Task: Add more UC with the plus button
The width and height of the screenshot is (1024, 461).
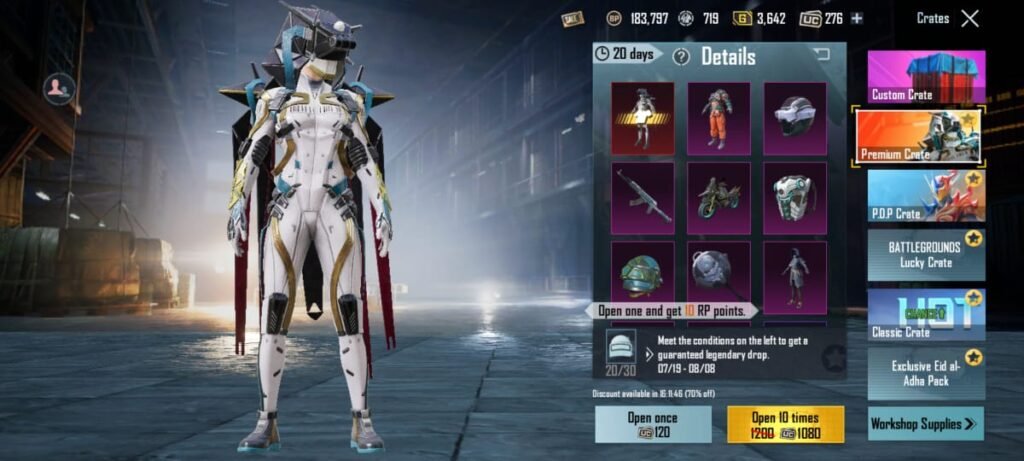Action: 857,18
